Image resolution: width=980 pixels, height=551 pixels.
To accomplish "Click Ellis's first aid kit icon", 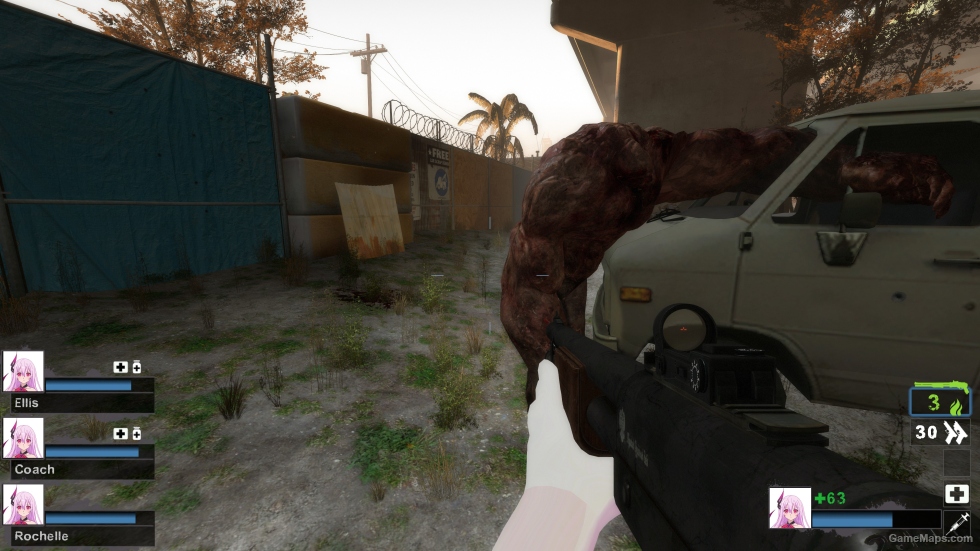I will pos(120,367).
